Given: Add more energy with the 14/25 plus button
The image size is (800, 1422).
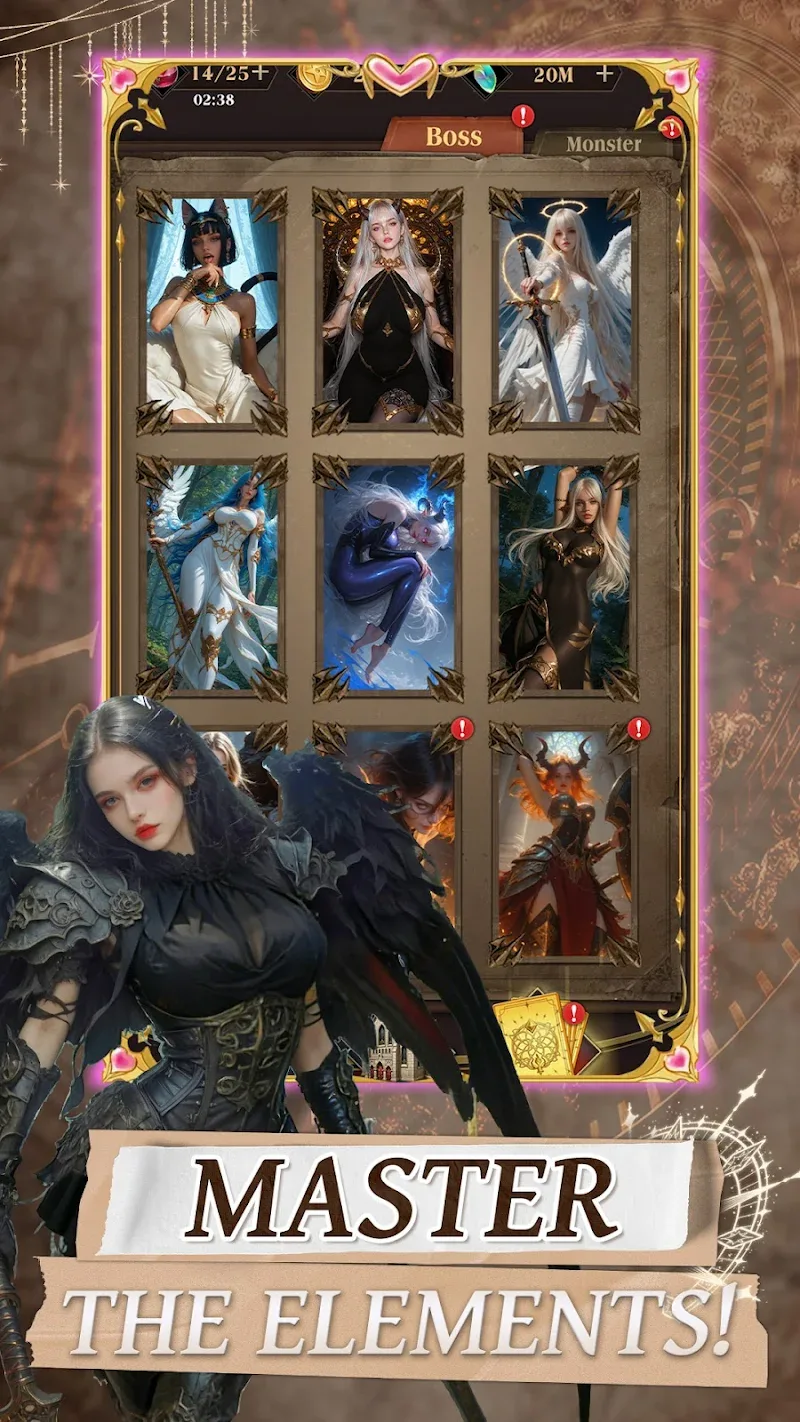Looking at the screenshot, I should pos(260,72).
